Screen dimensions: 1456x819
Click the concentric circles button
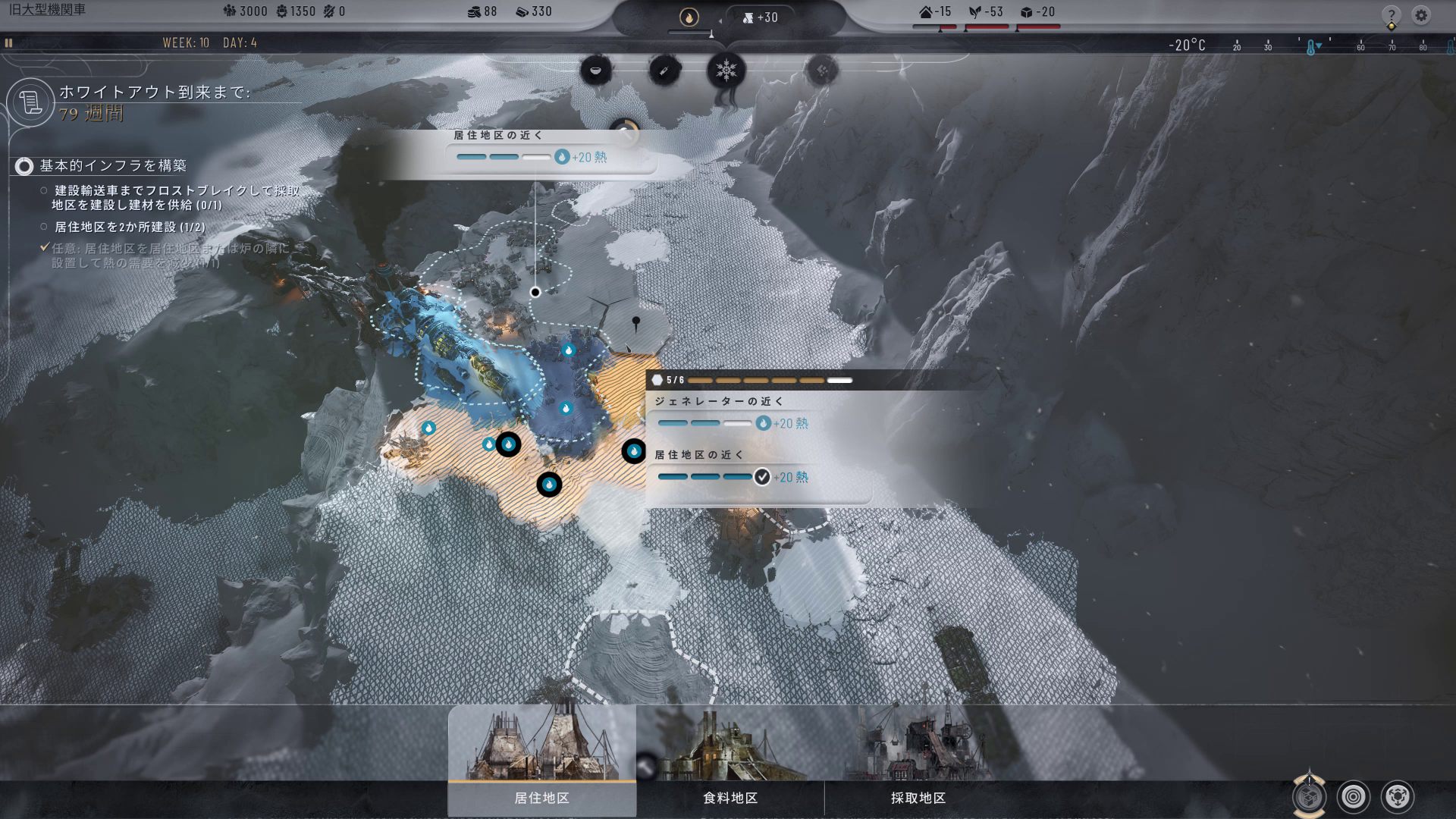coord(1354,796)
